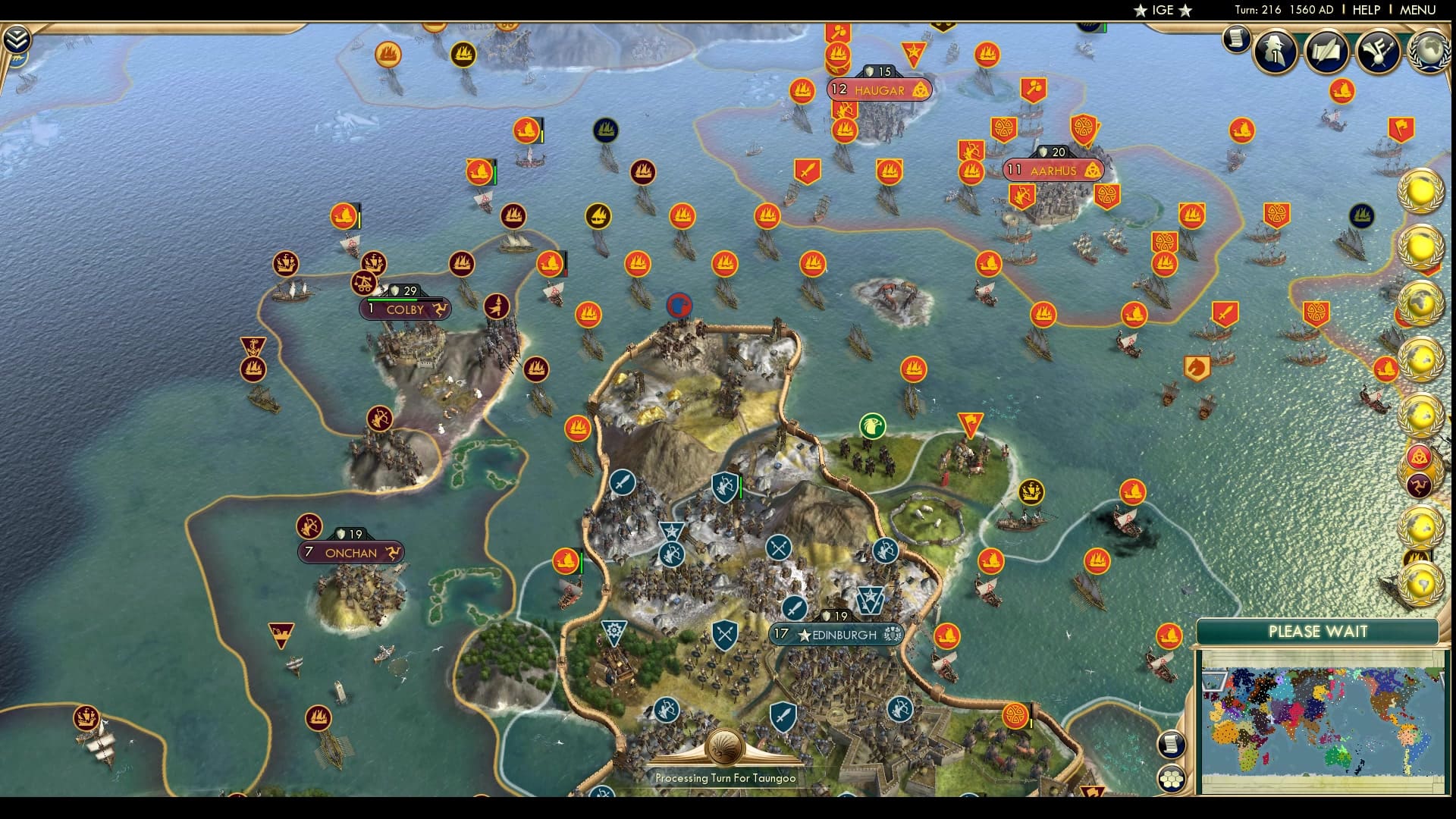Select the Onchan city banner
The height and width of the screenshot is (819, 1456).
tap(350, 553)
